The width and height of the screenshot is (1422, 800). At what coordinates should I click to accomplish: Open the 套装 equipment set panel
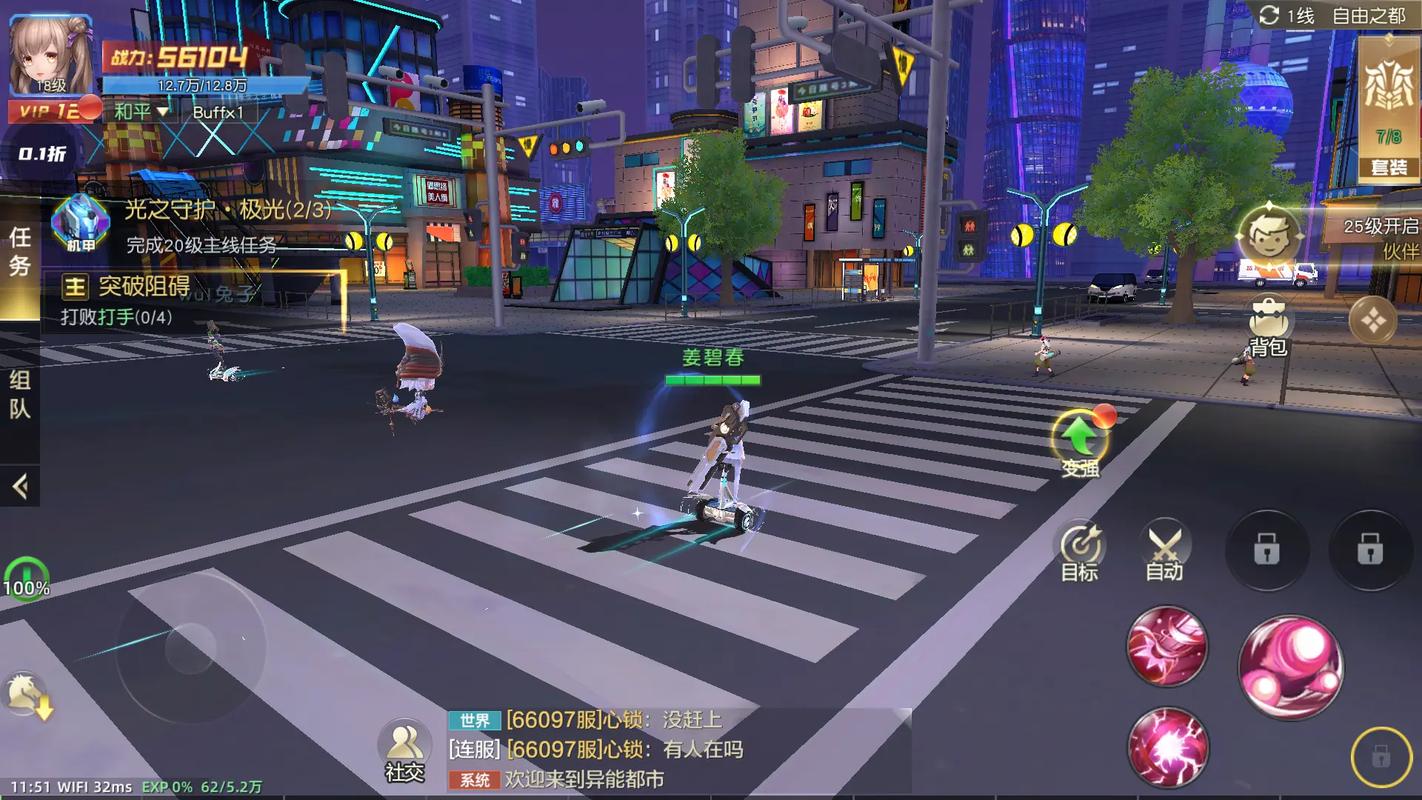(x=1388, y=112)
